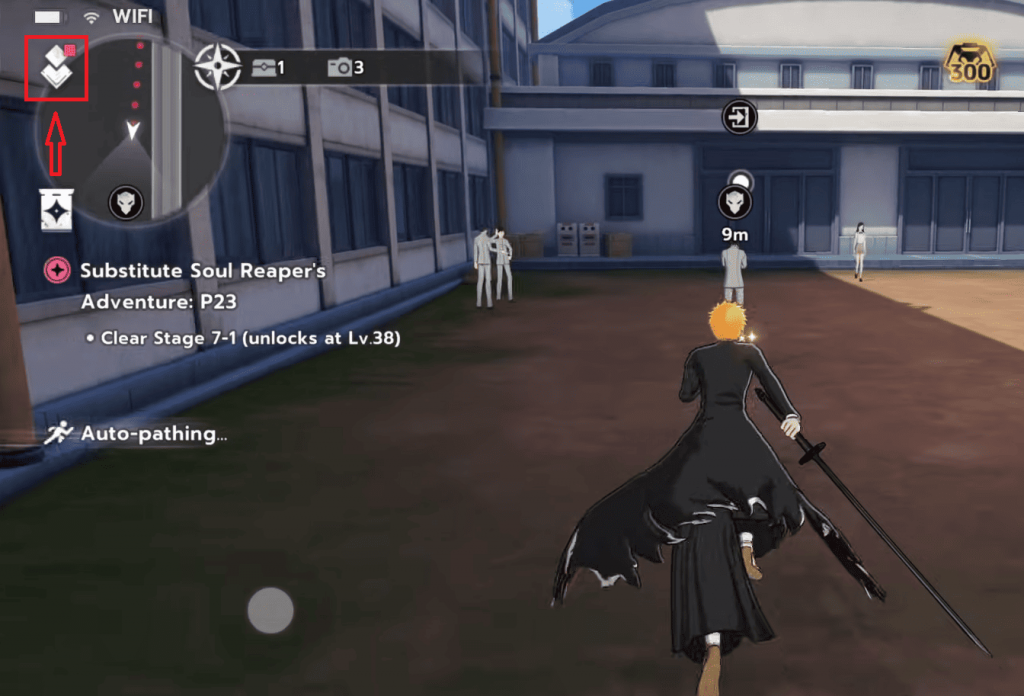
Task: Tap the exit door waypoint marker
Action: point(739,119)
